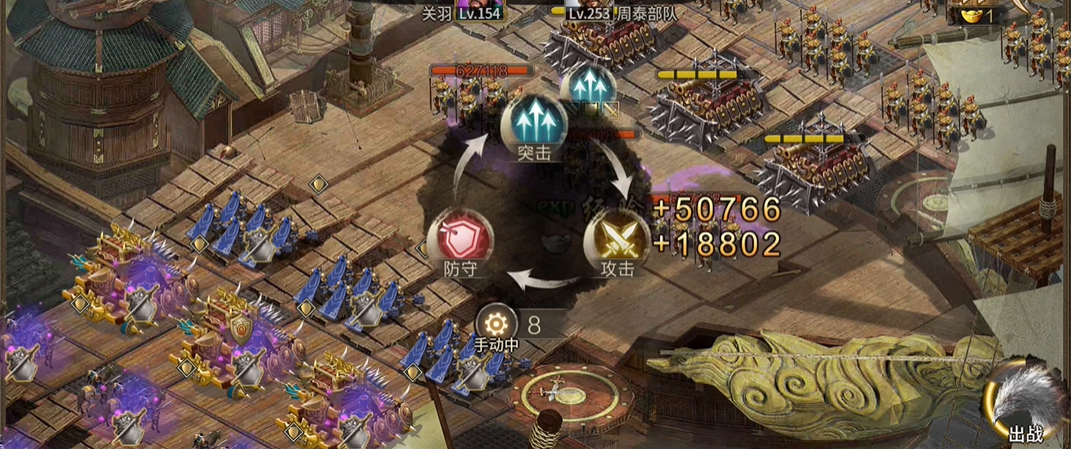Image resolution: width=1071 pixels, height=449 pixels.
Task: Choose the 防守 defend tactic
Action: (x=458, y=239)
